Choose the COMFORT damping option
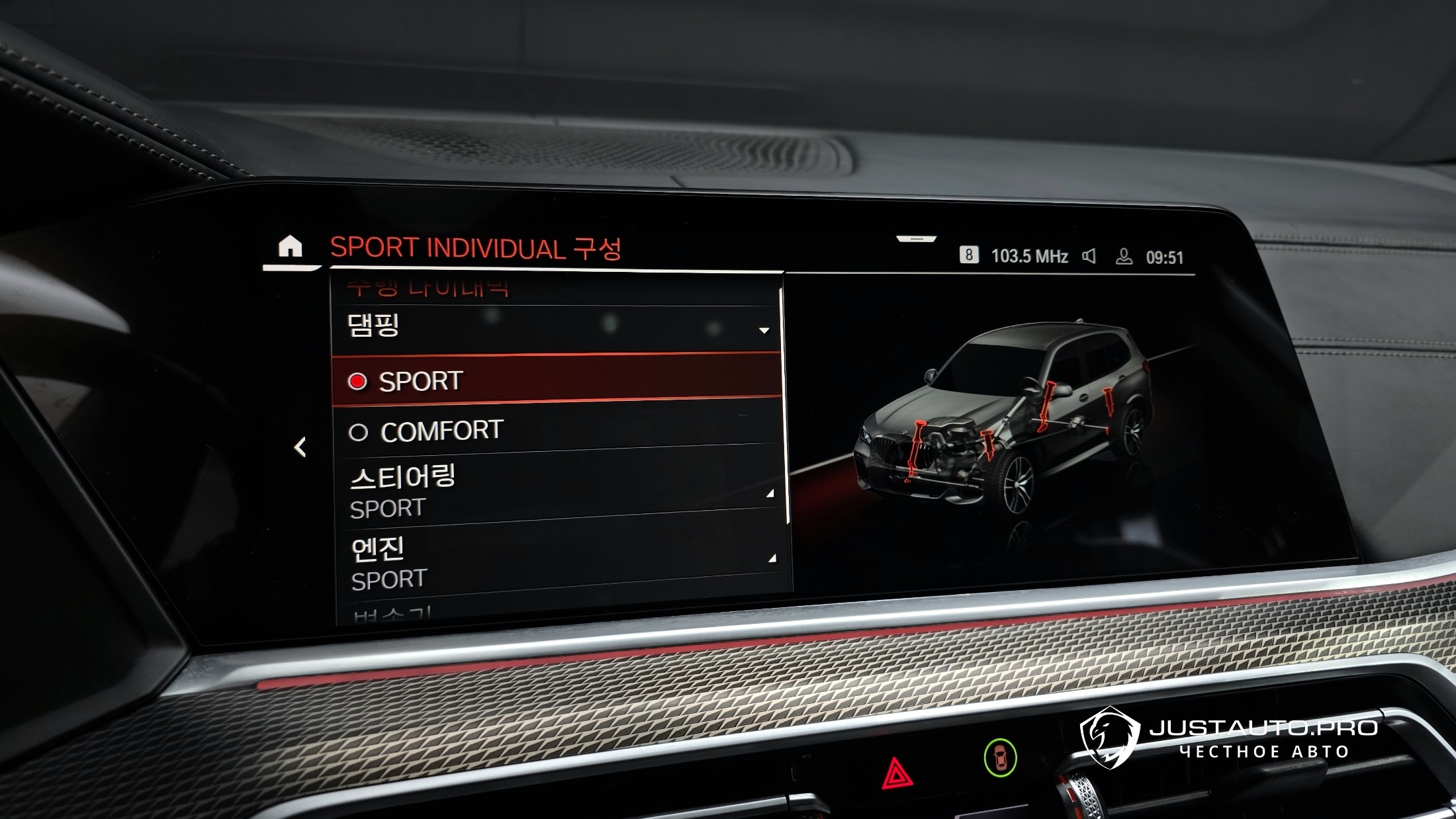Viewport: 1456px width, 819px height. (556, 431)
